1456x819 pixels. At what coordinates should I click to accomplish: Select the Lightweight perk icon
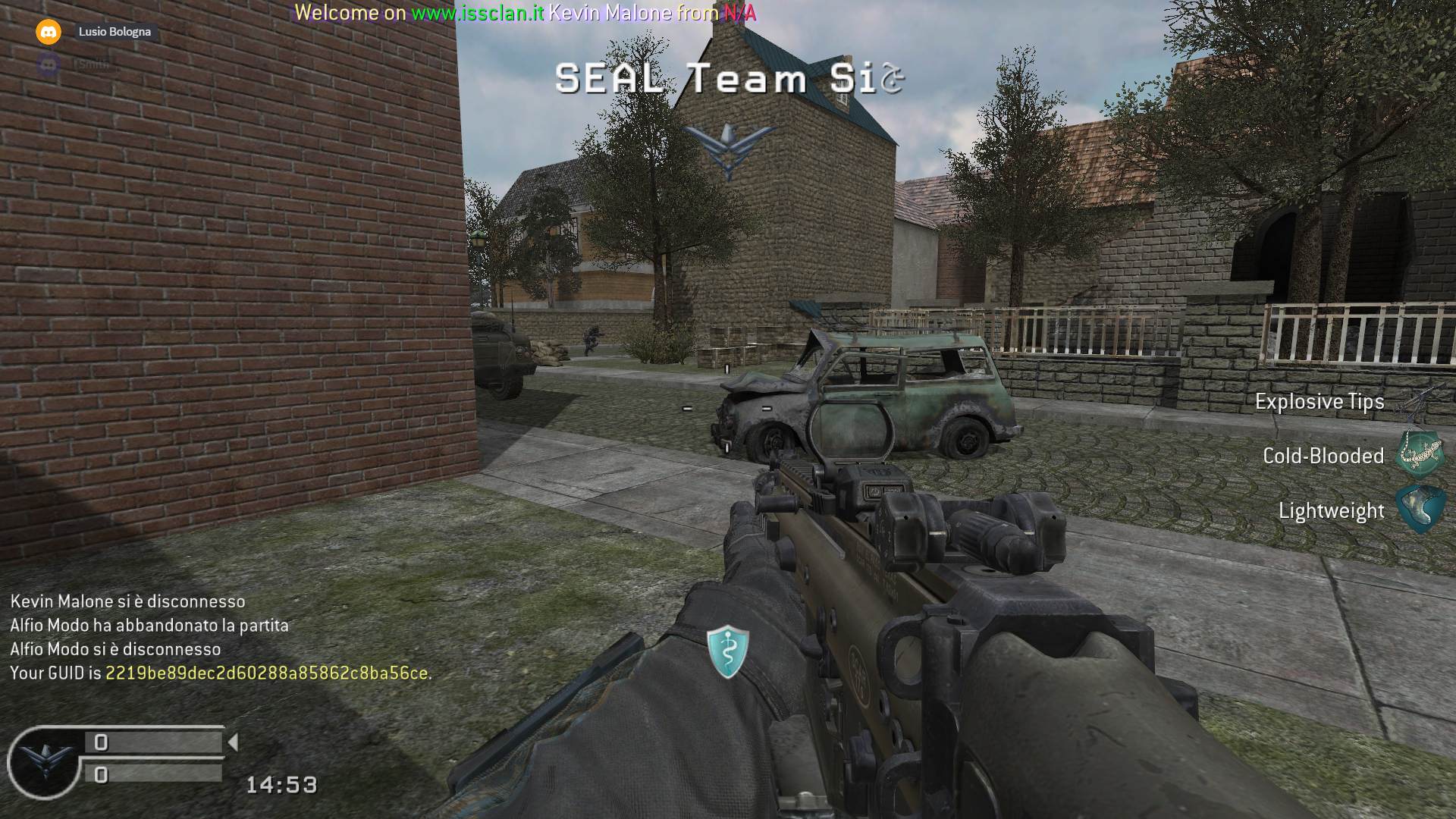tap(1419, 509)
